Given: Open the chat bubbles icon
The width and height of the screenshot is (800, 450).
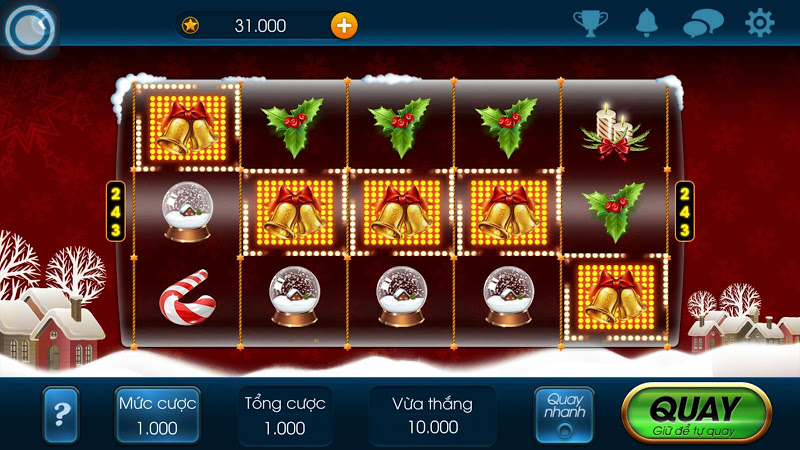Looking at the screenshot, I should (703, 23).
